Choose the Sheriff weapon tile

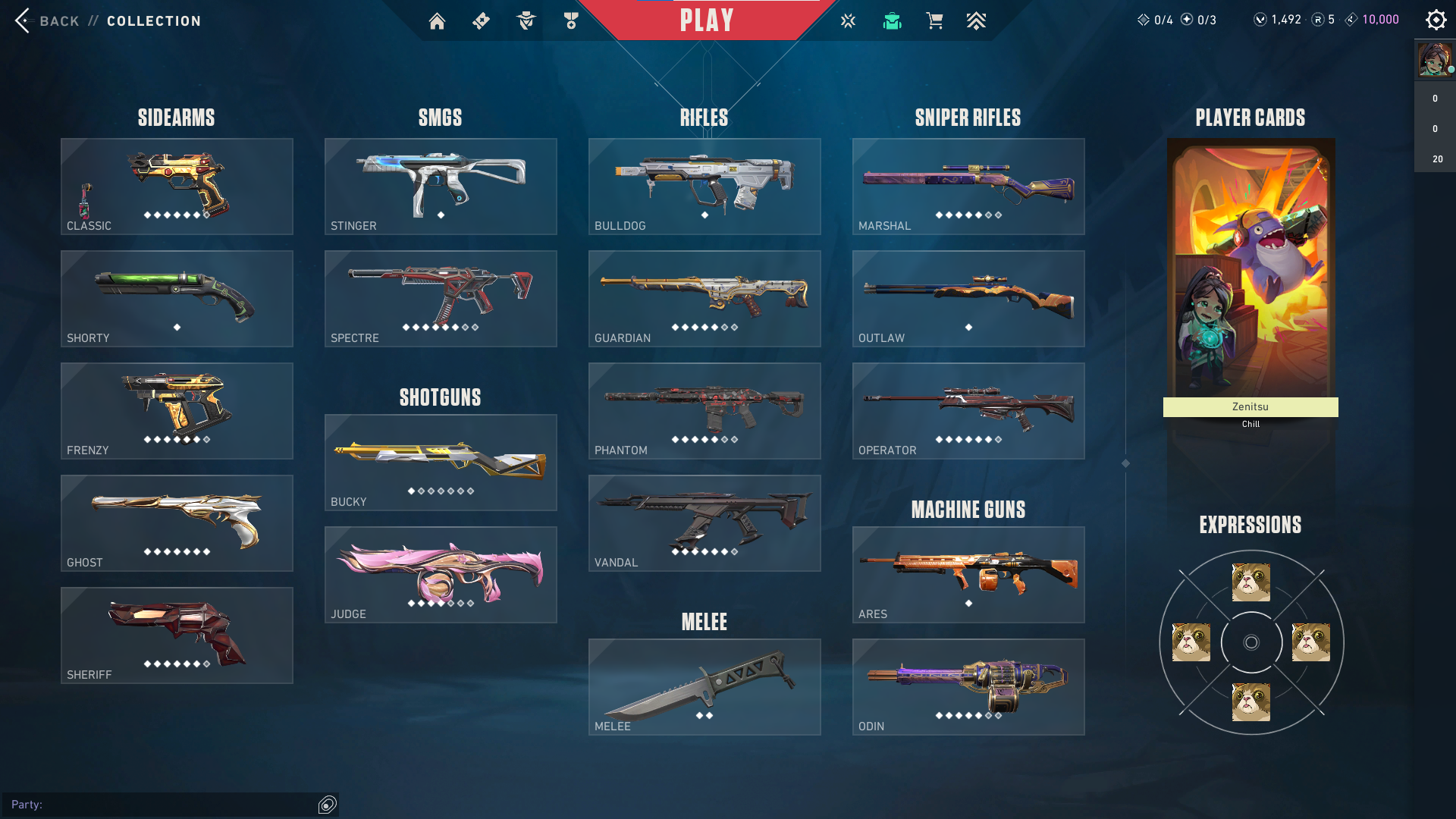coord(177,635)
